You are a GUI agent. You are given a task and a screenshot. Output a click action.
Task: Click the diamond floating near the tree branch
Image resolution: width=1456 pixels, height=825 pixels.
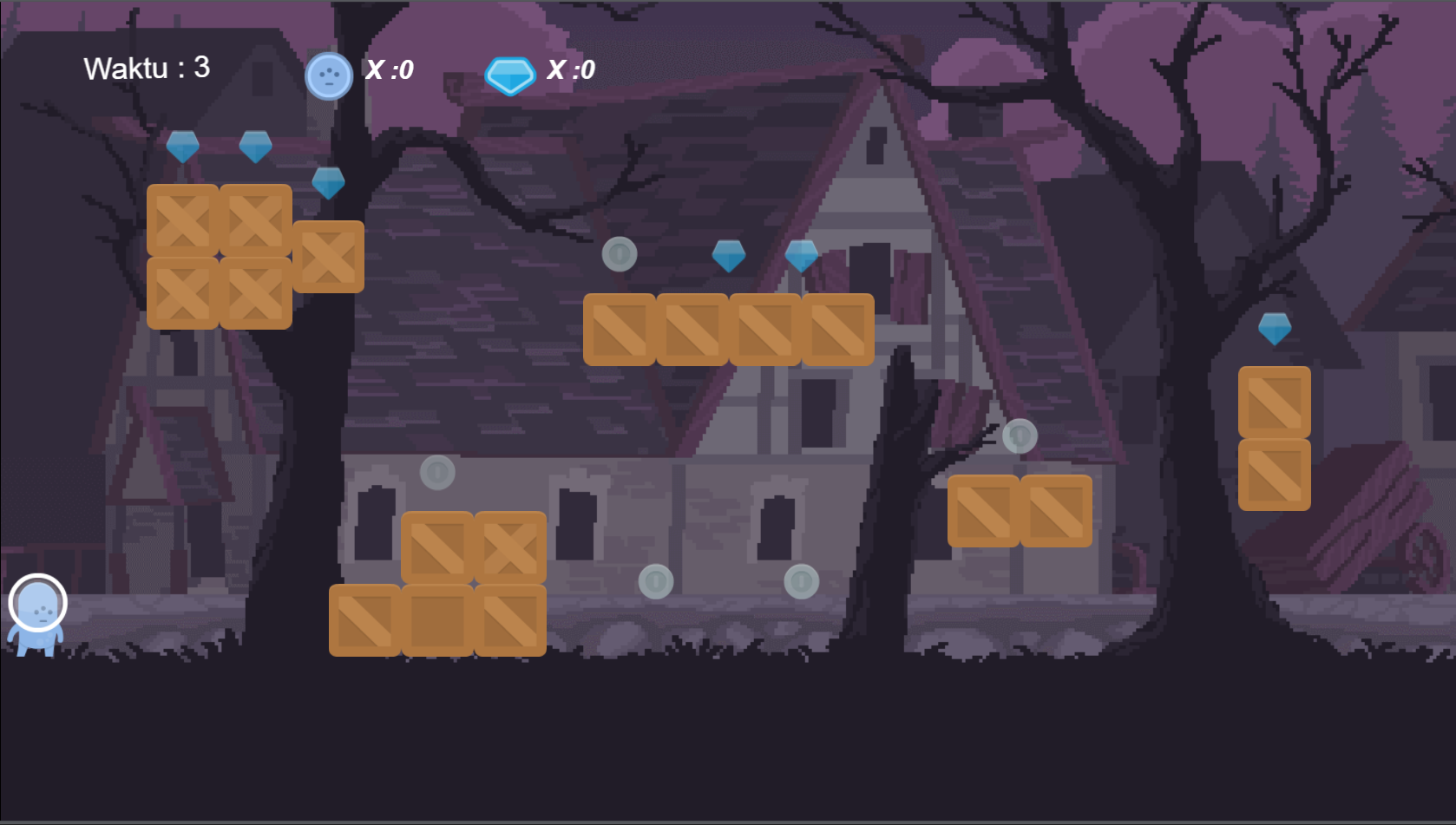pos(328,183)
